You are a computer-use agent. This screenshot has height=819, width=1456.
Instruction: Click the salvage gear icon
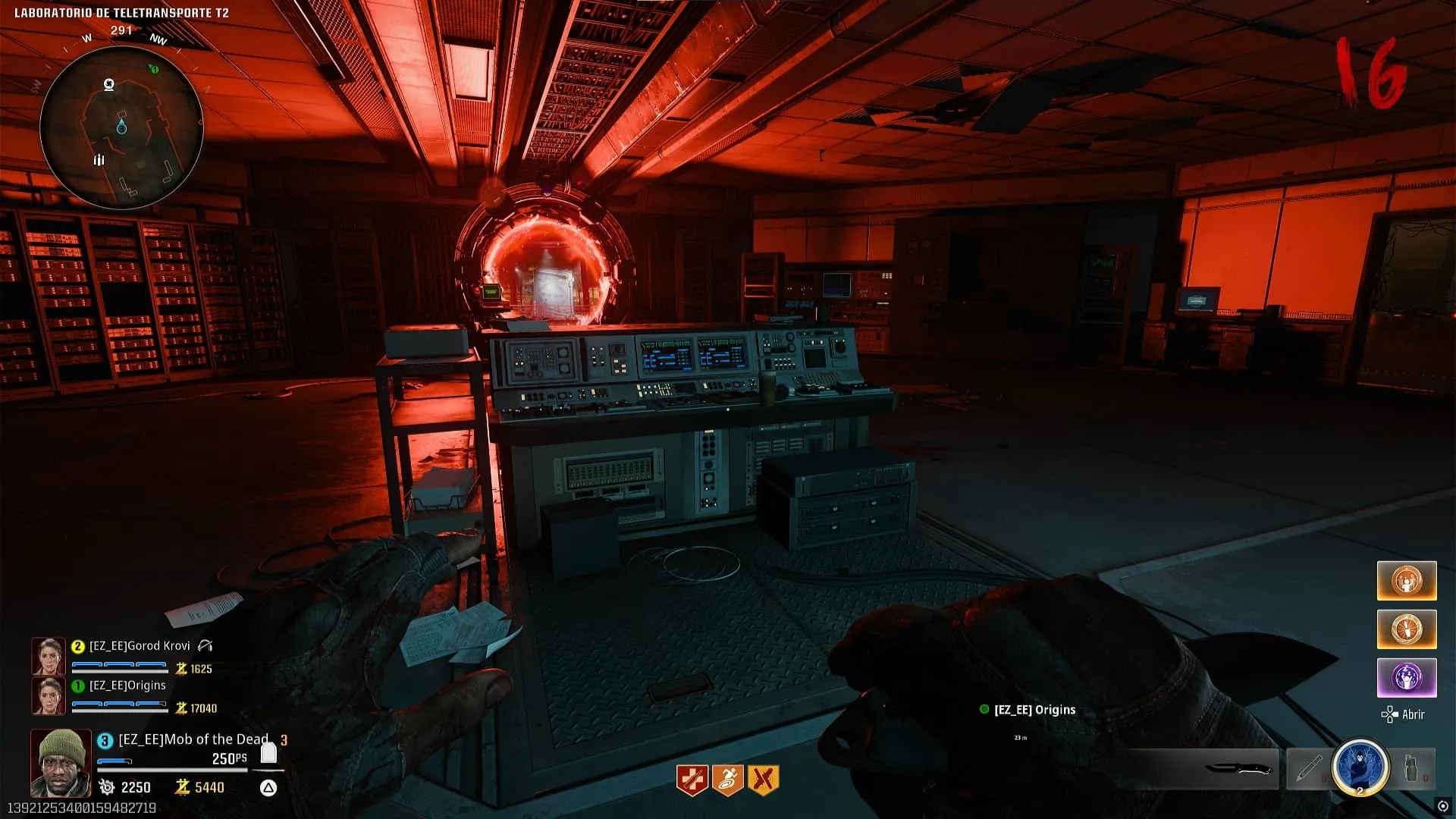[x=107, y=787]
